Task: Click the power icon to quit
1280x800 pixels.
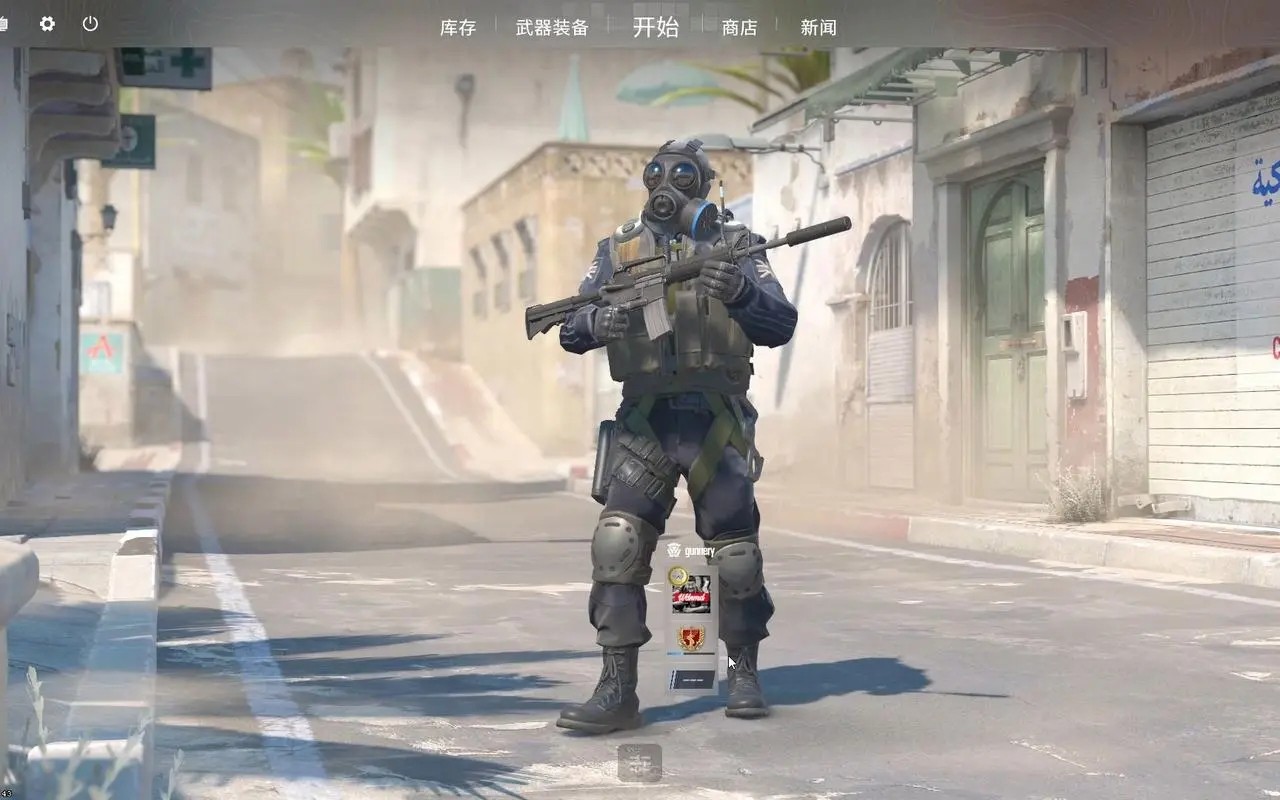Action: (x=90, y=24)
